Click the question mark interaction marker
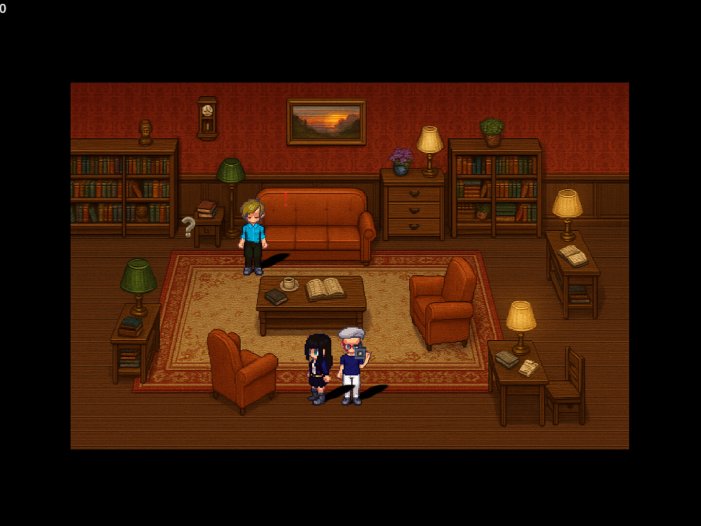Screen dimensions: 701x526 (188, 227)
